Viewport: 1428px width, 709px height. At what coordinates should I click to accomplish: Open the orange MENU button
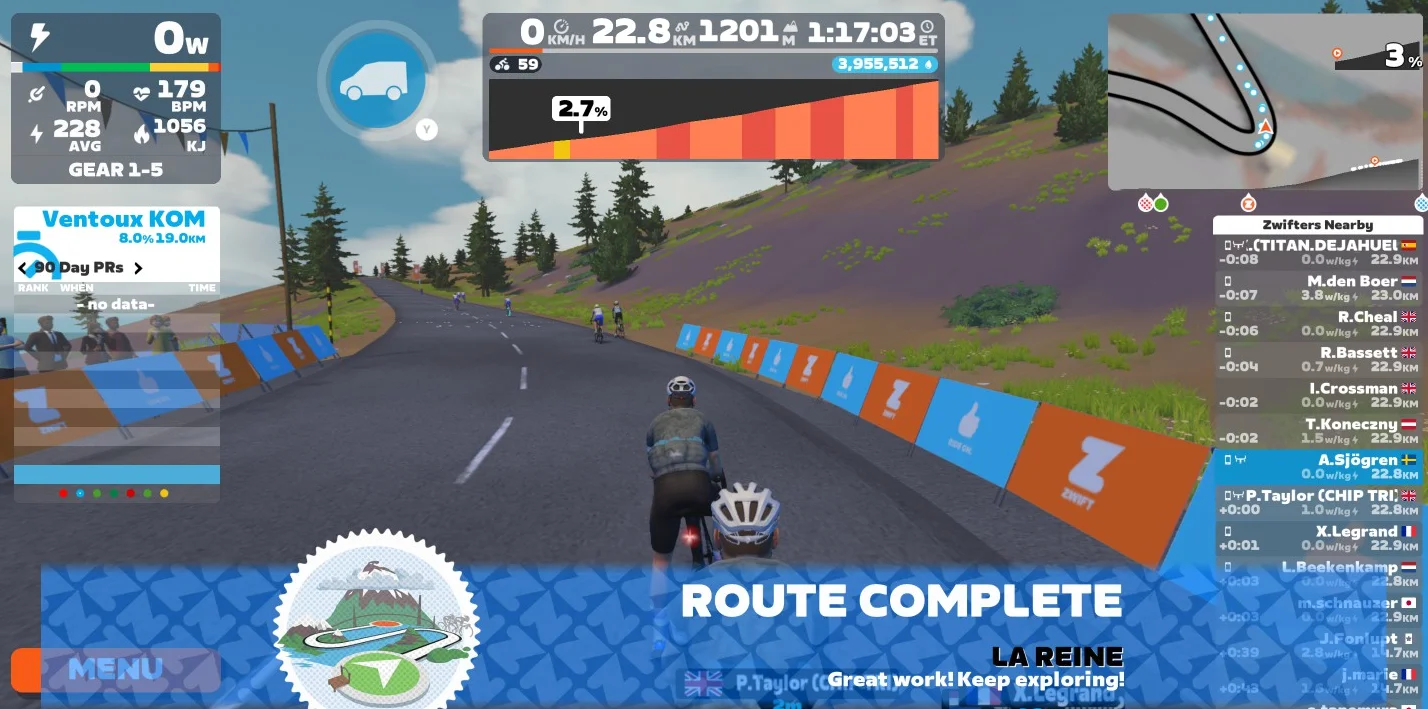pos(115,669)
